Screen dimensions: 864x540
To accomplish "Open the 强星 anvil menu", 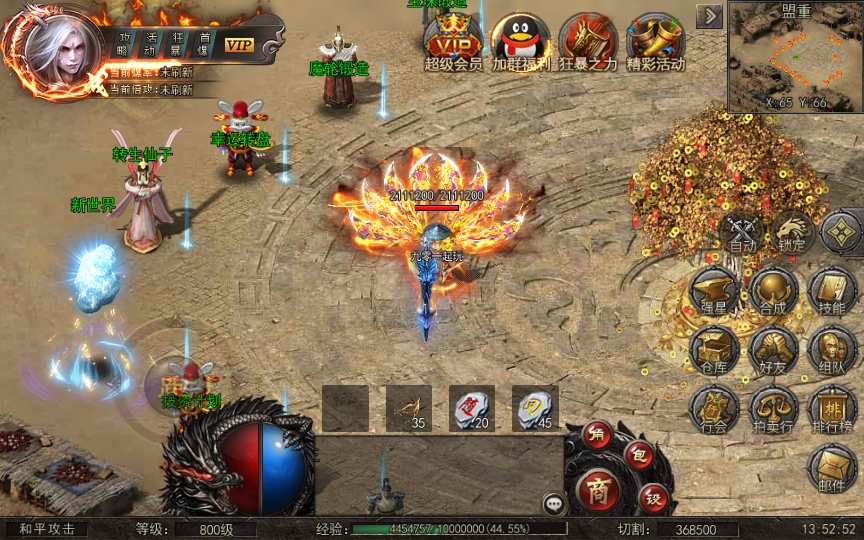I will pyautogui.click(x=714, y=290).
